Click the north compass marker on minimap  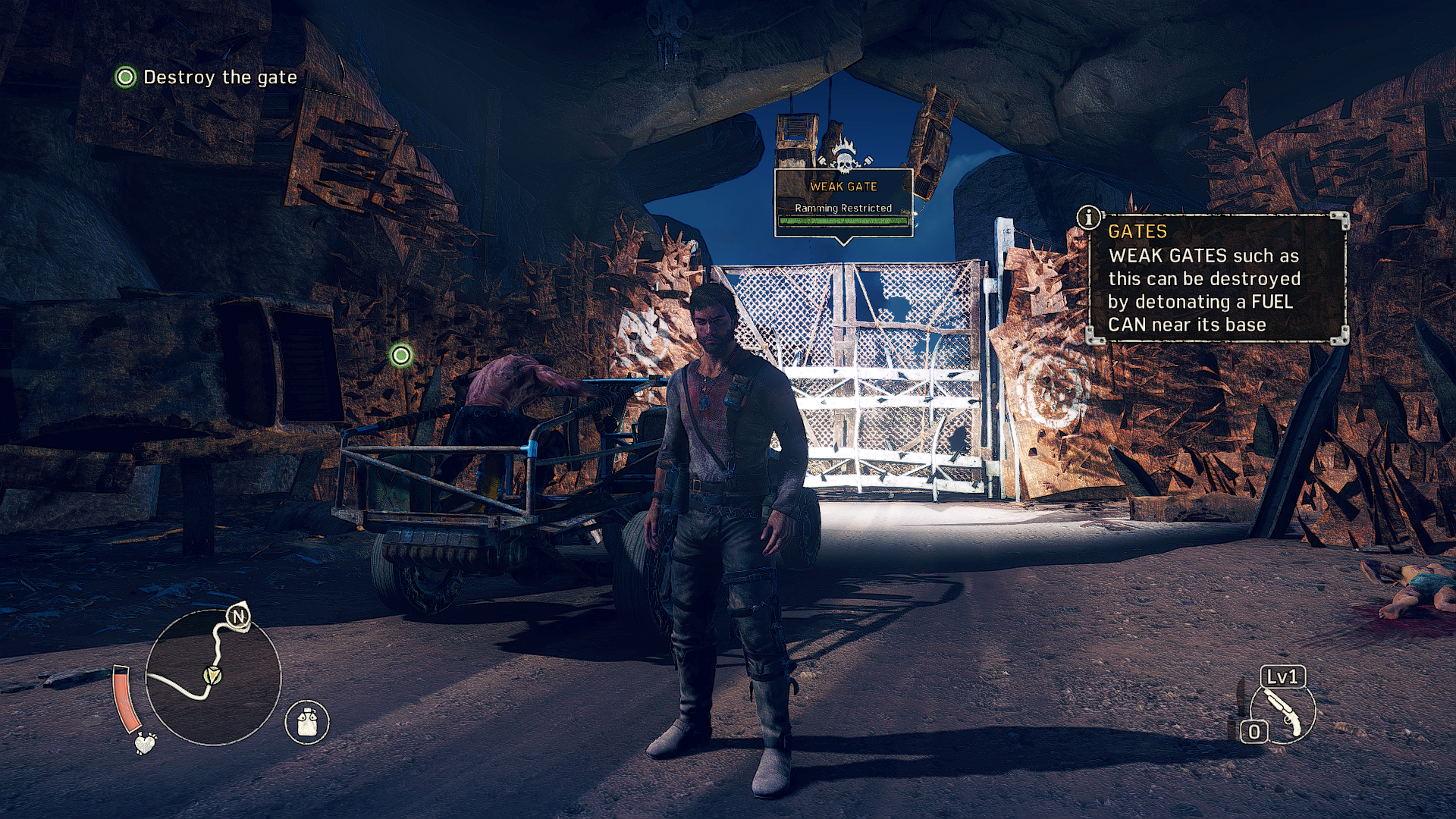tap(239, 617)
